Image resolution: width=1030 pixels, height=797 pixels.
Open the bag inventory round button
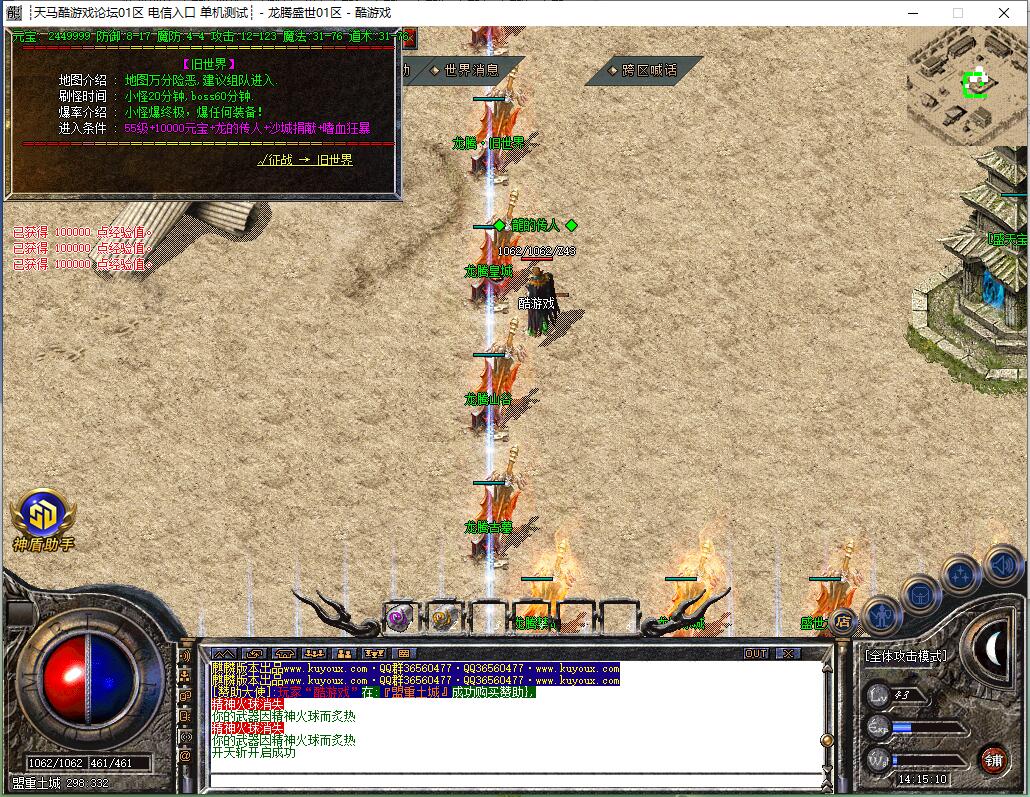click(920, 596)
